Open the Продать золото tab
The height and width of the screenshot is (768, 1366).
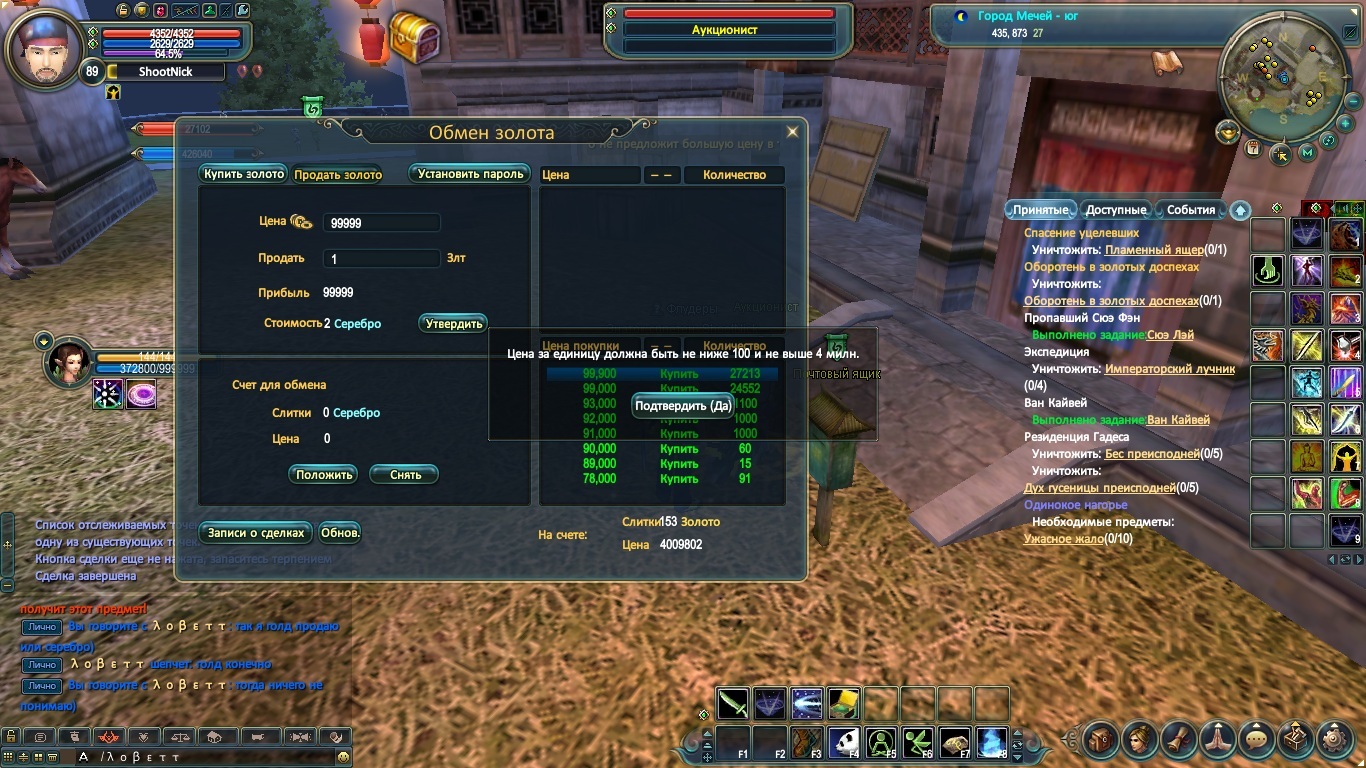click(x=338, y=175)
